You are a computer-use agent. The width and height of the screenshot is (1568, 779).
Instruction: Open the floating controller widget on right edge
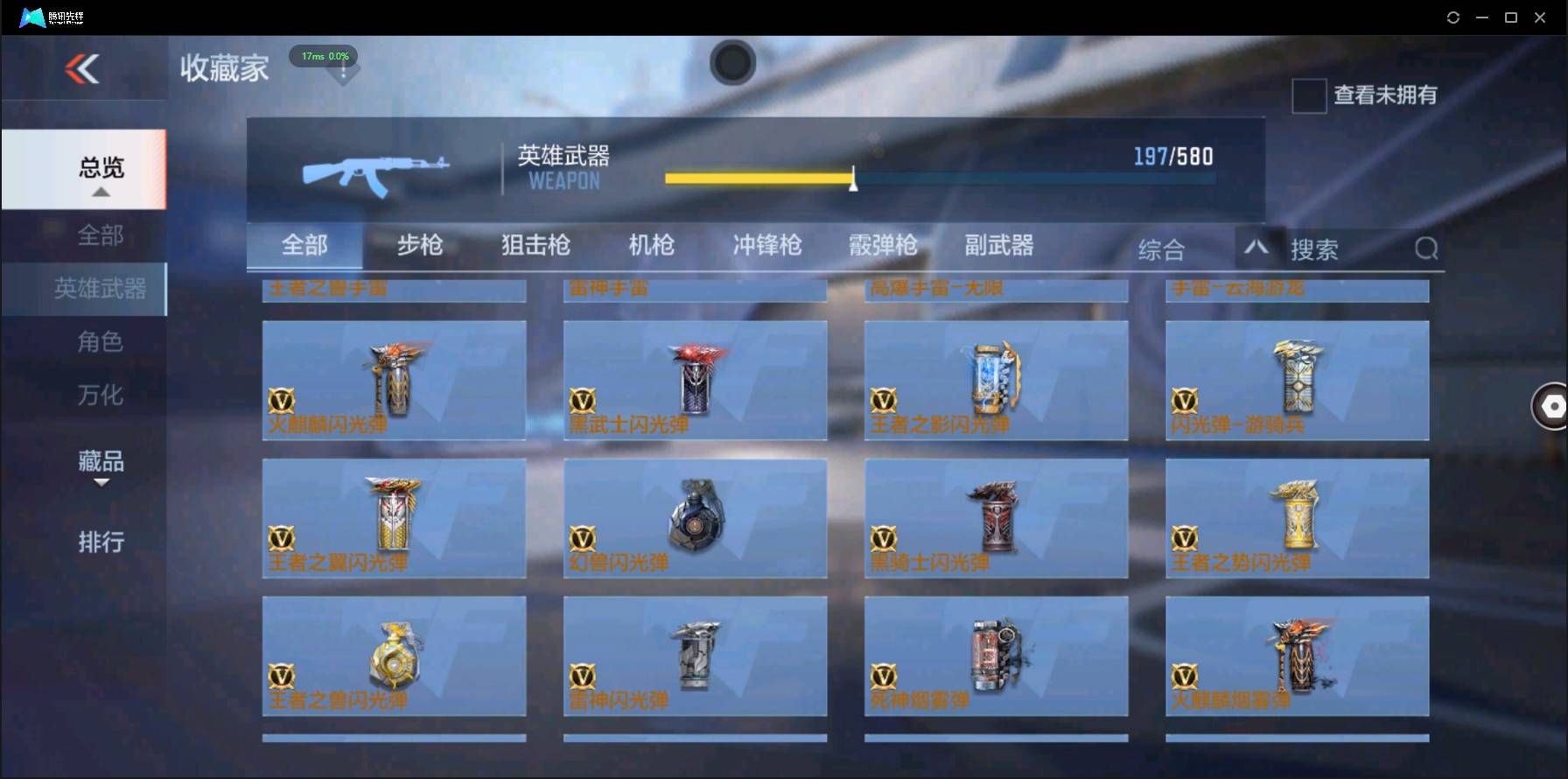coord(1550,406)
